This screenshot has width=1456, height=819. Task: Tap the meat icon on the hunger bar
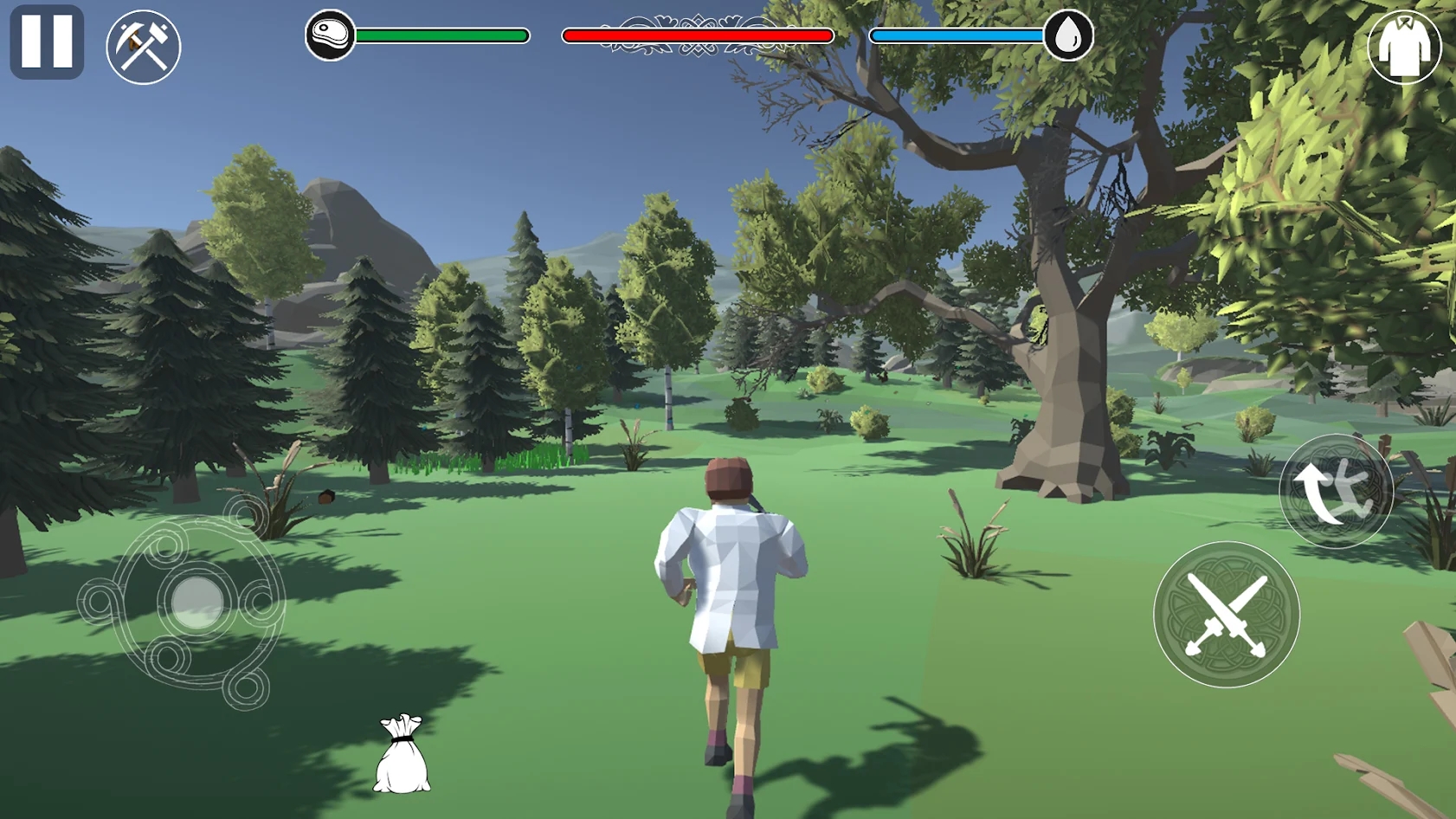click(329, 35)
